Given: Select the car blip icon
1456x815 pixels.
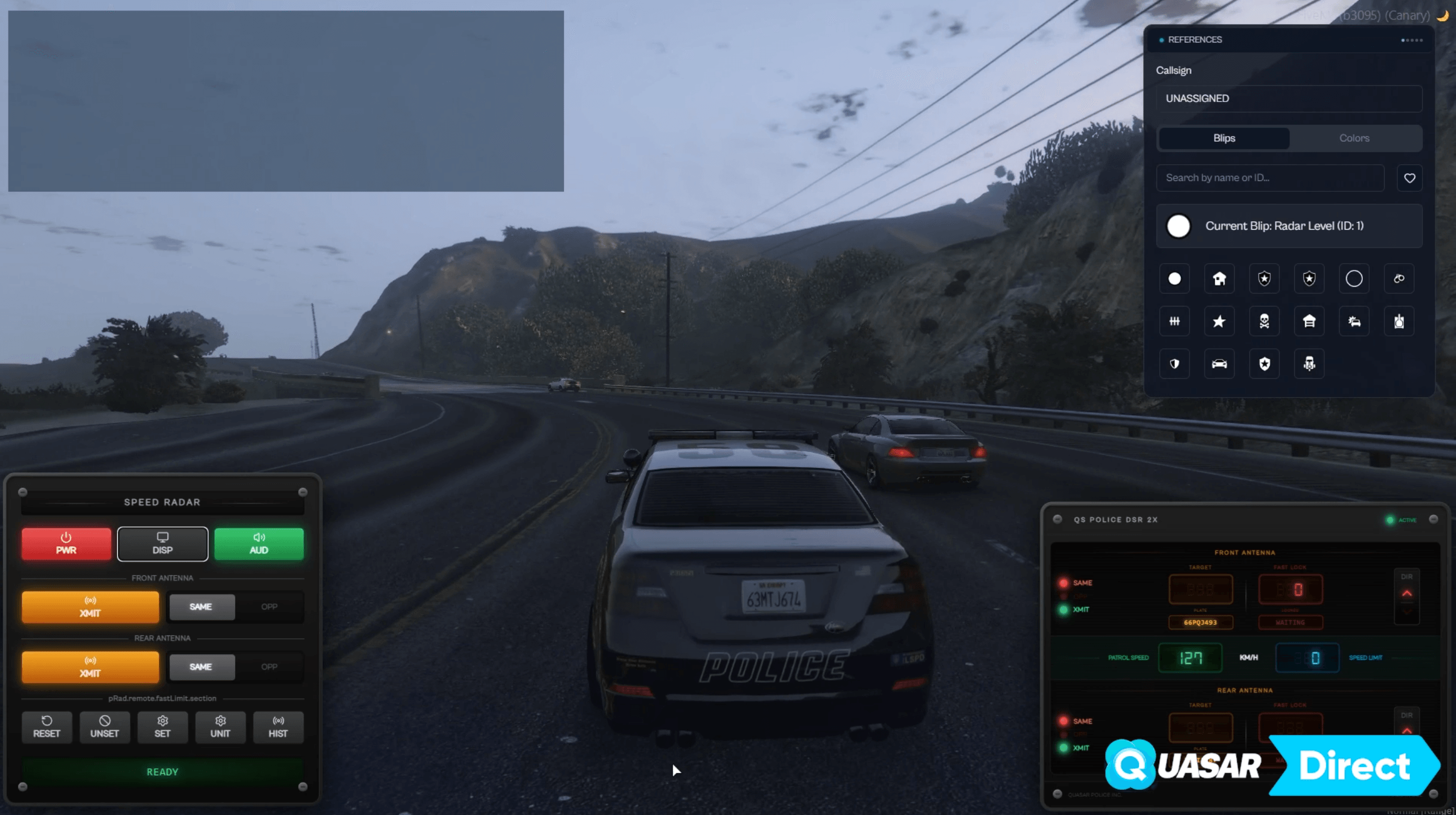Looking at the screenshot, I should tap(1219, 364).
